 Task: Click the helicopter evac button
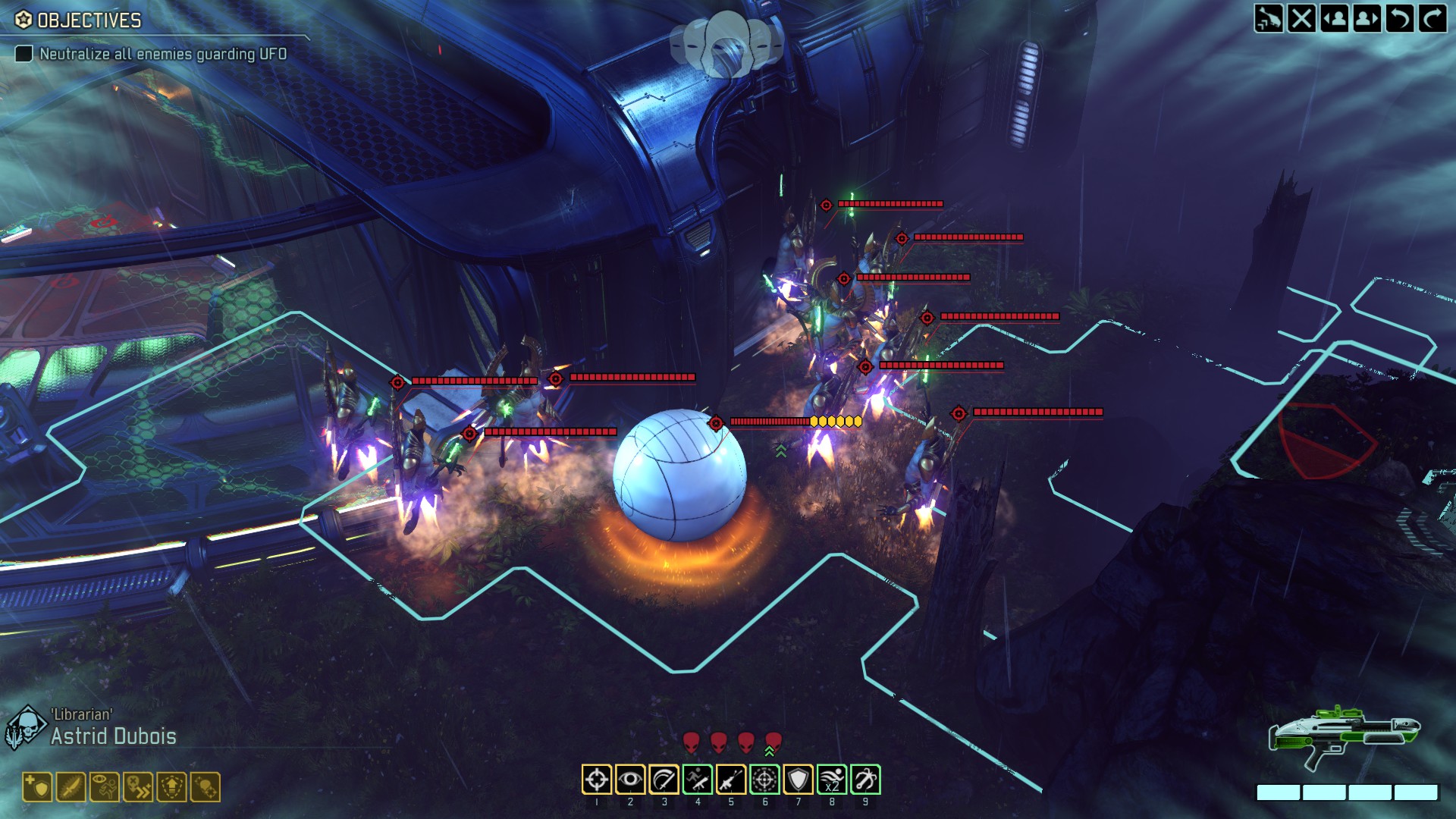1269,18
